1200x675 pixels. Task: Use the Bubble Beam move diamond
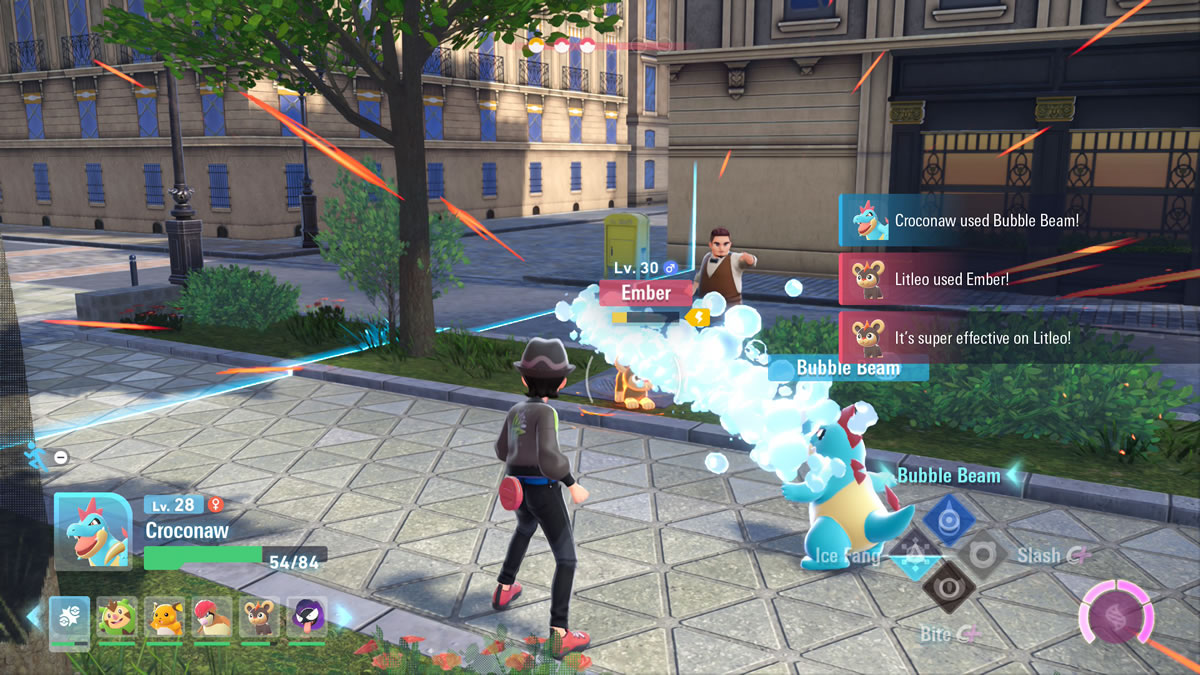pyautogui.click(x=948, y=518)
